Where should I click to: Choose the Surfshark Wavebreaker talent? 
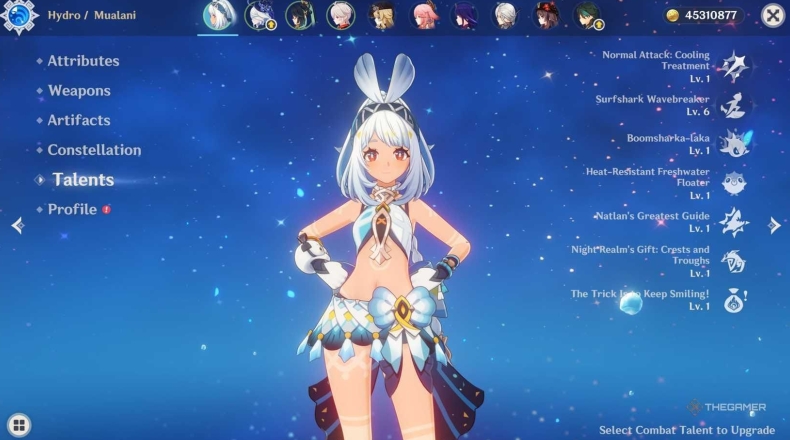[733, 105]
